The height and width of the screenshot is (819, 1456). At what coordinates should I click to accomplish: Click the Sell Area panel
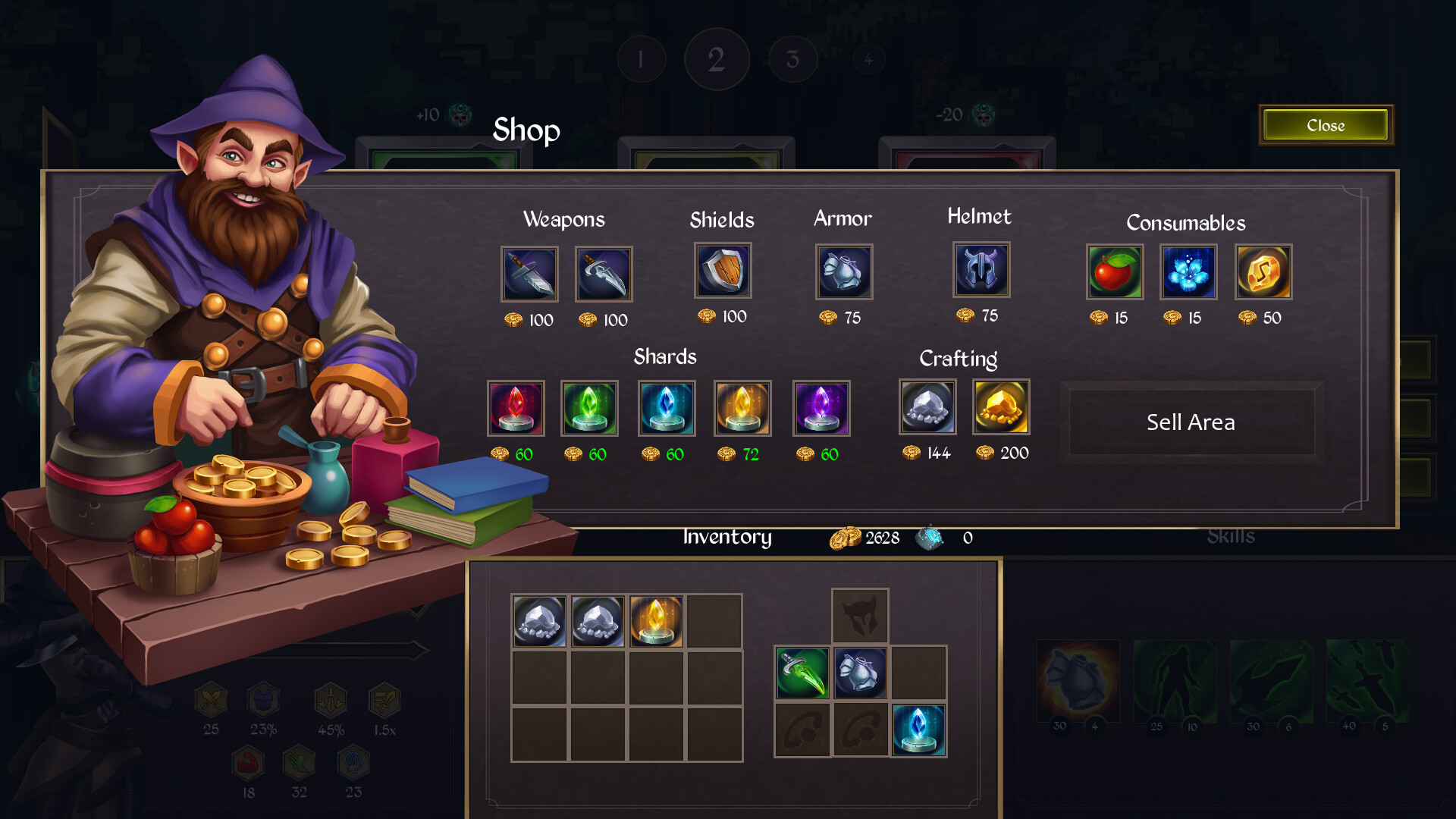[x=1192, y=422]
